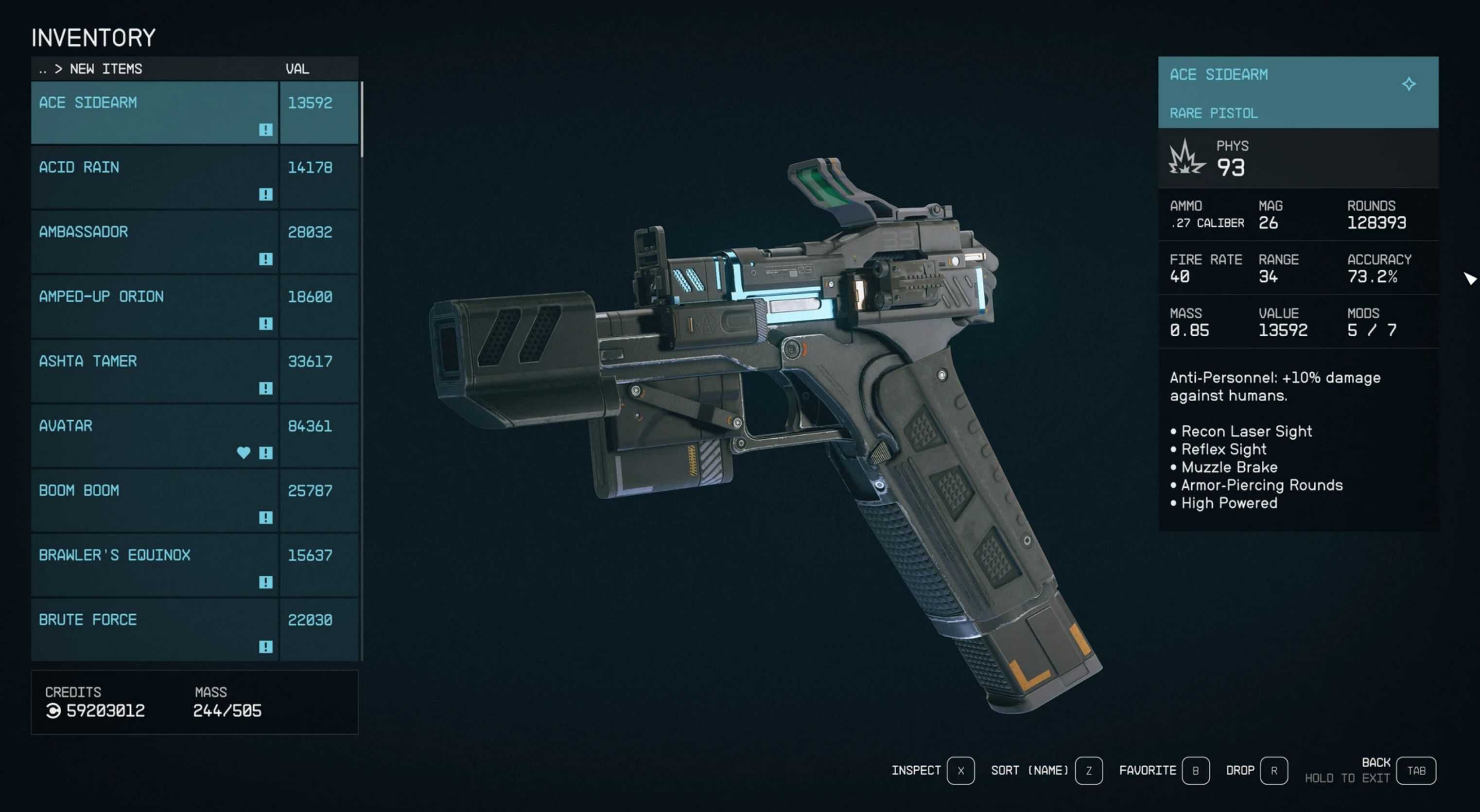Select the Ambassador item in the list
Screen dimensions: 1480x812
coord(154,241)
